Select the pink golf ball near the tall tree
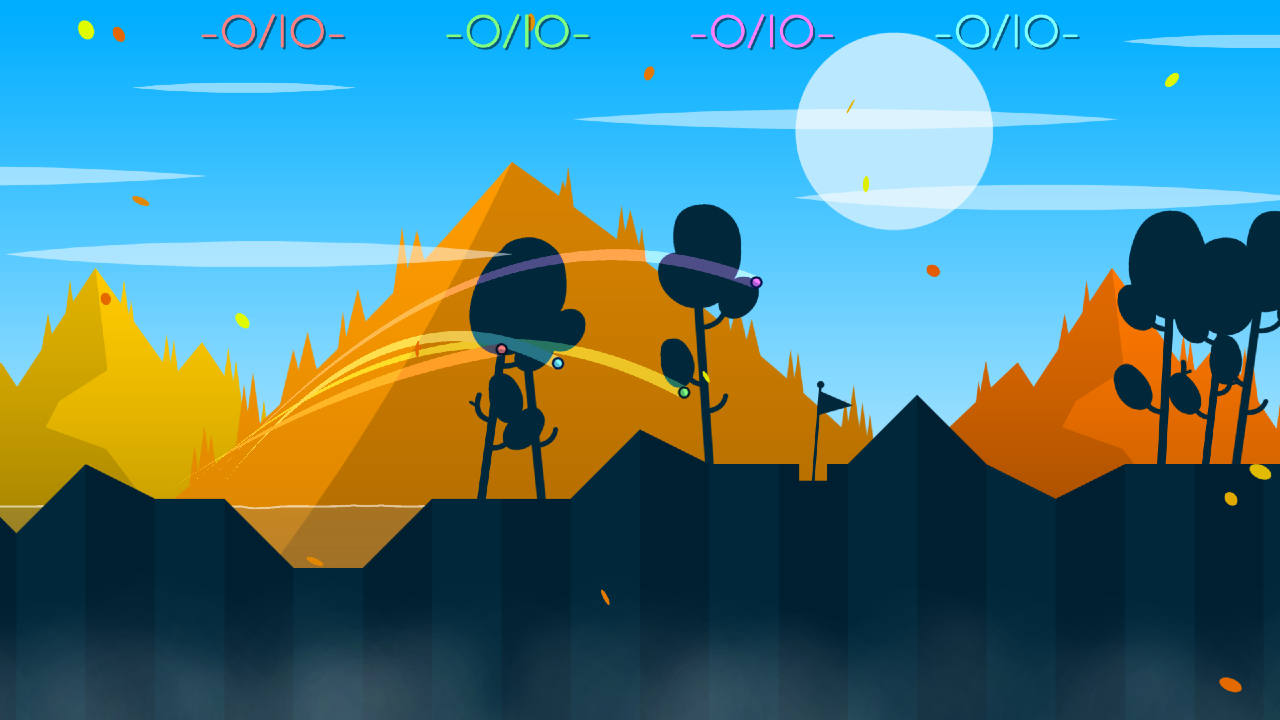The height and width of the screenshot is (720, 1280). tap(756, 281)
